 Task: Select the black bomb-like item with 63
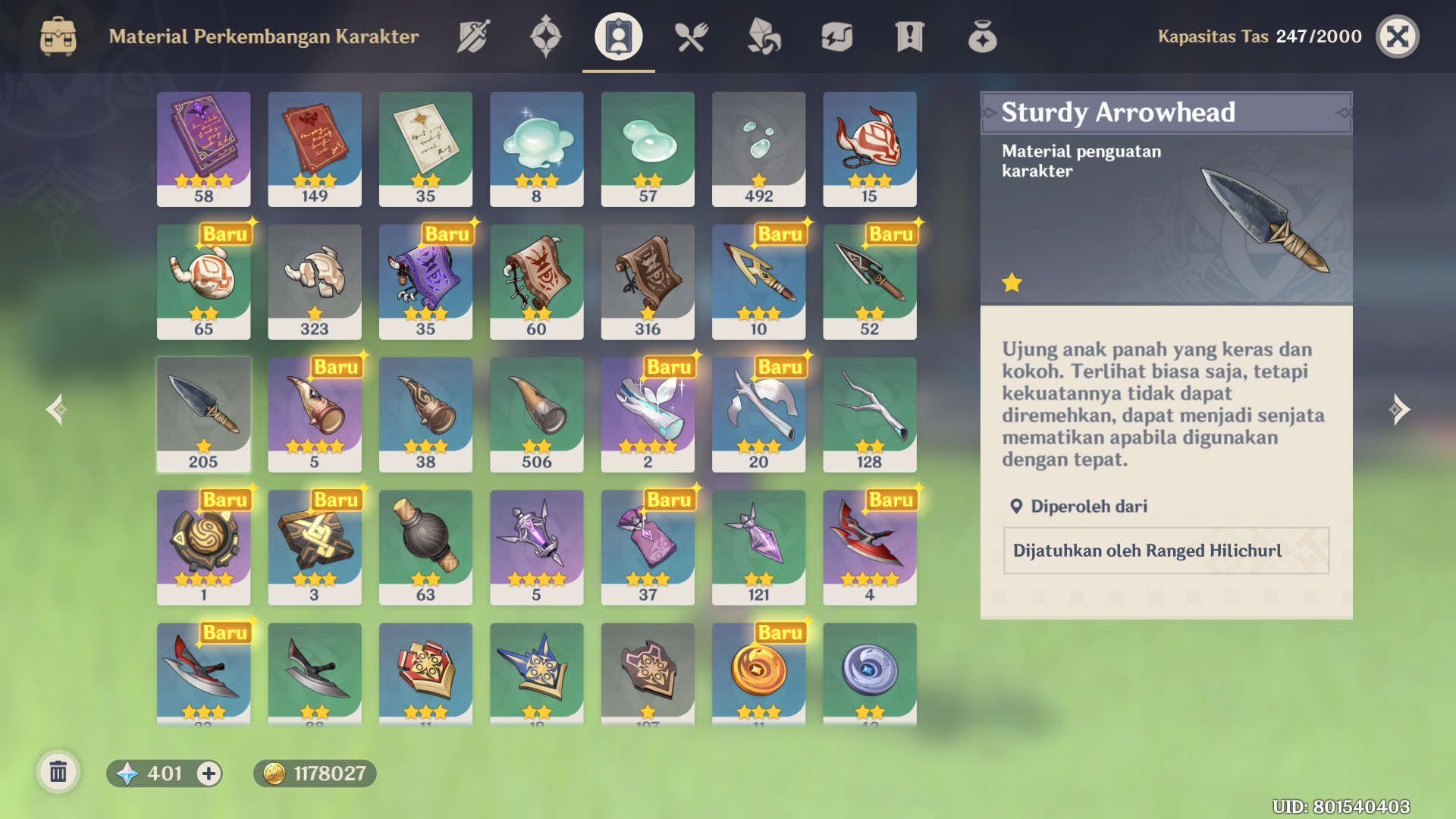click(425, 547)
